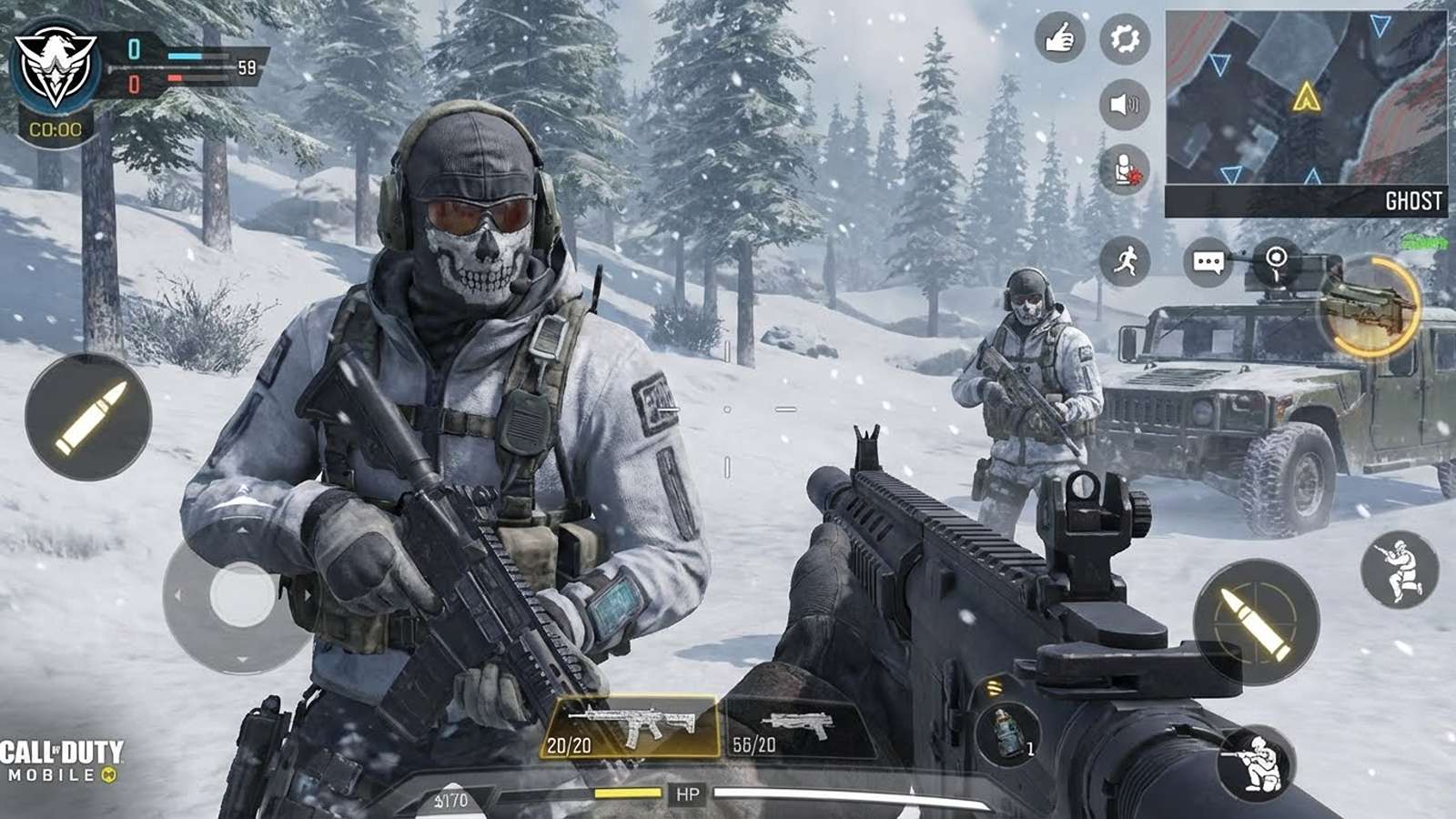This screenshot has height=819, width=1456.
Task: Select the primary weapon slot showing 20/20
Action: pos(632,728)
